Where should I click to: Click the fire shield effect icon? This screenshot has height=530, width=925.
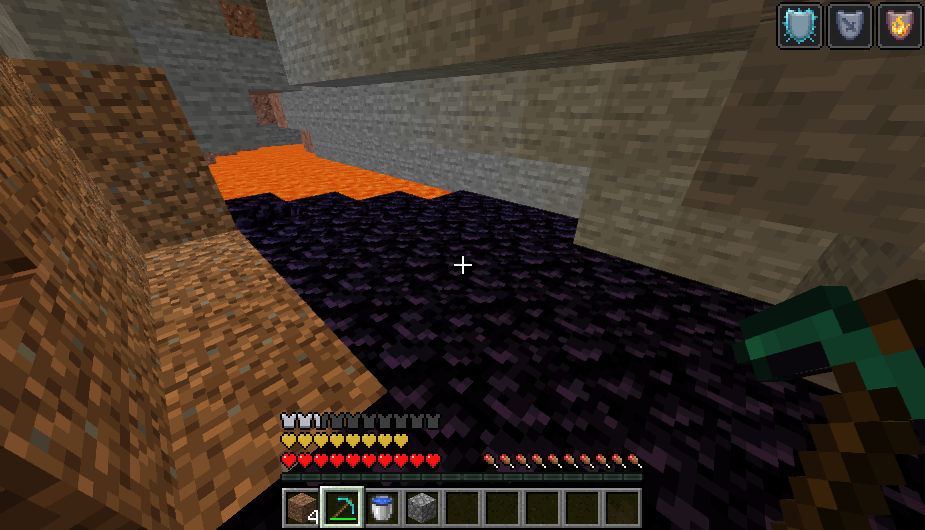coord(898,25)
